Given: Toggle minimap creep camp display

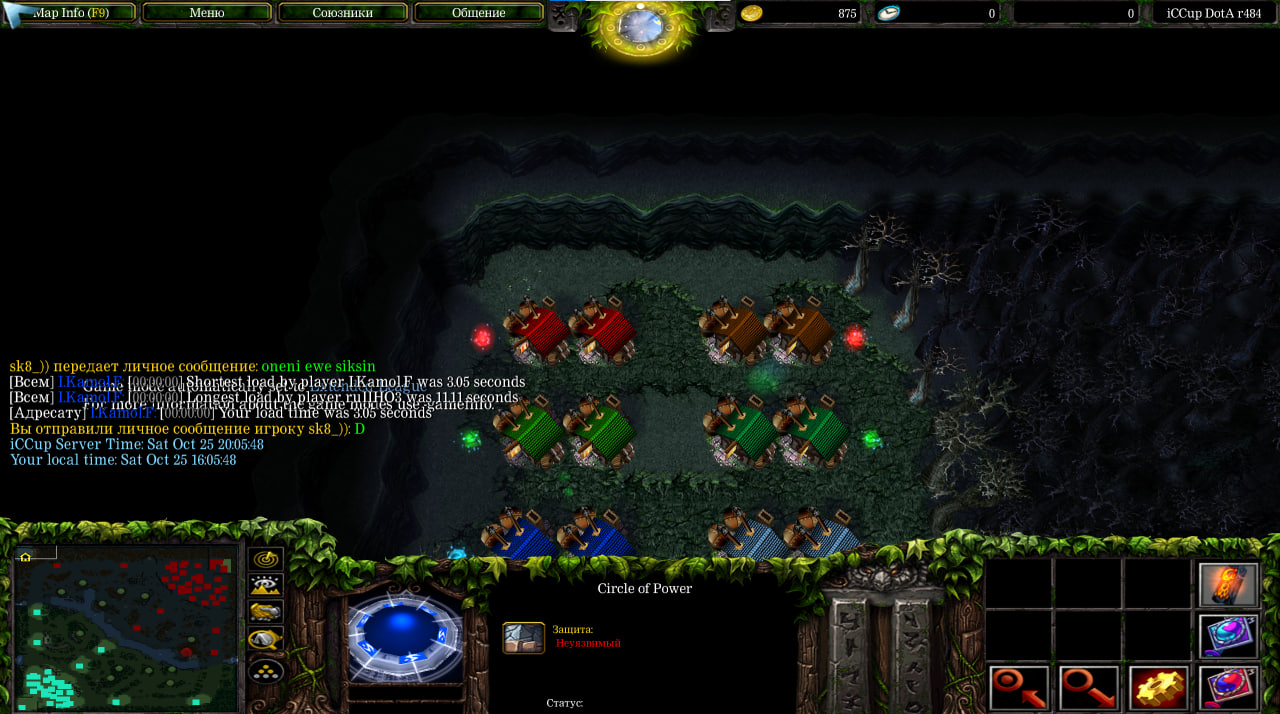Looking at the screenshot, I should (266, 639).
